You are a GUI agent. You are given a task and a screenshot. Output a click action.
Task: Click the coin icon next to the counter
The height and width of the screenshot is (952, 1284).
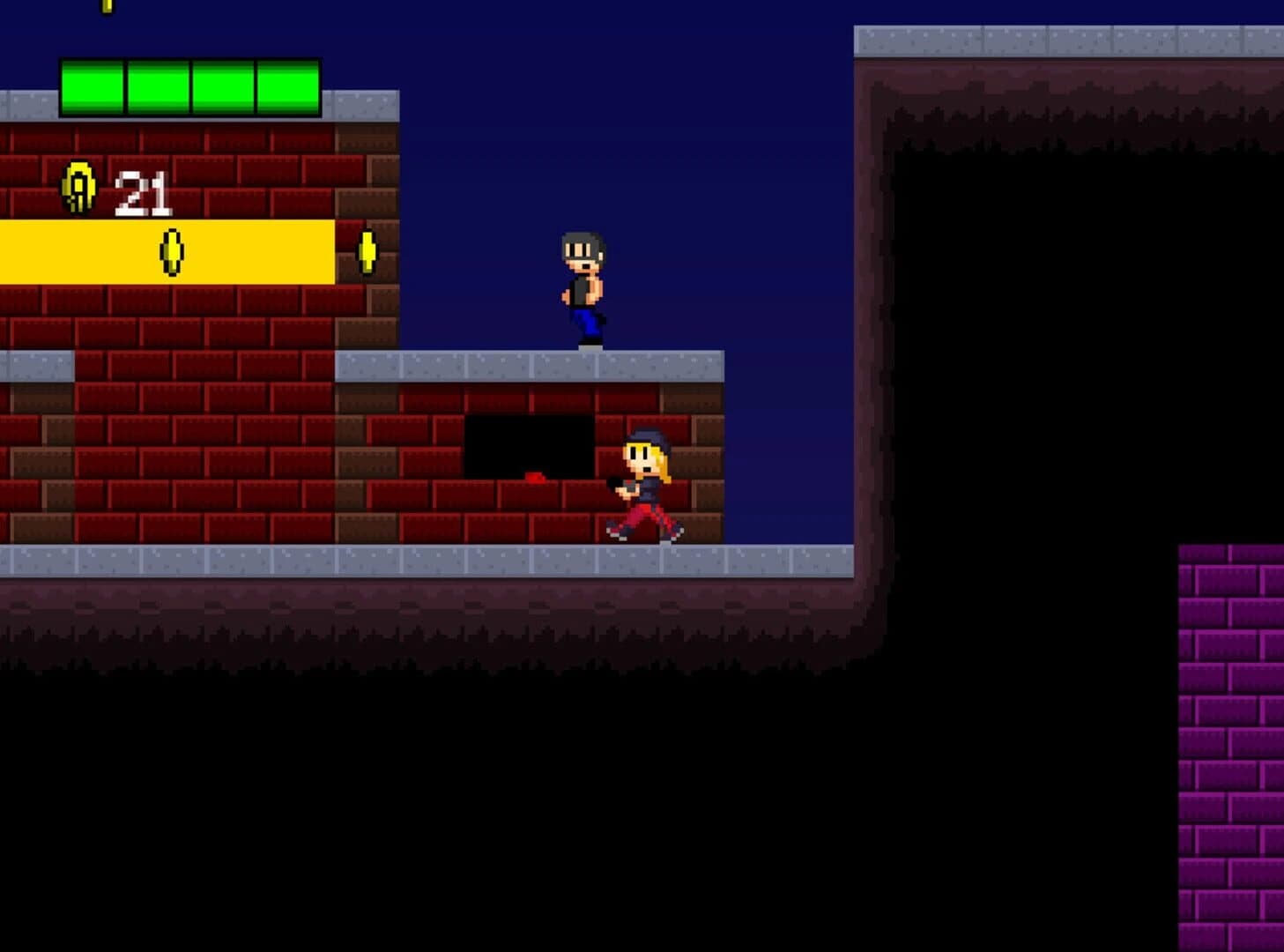(78, 188)
